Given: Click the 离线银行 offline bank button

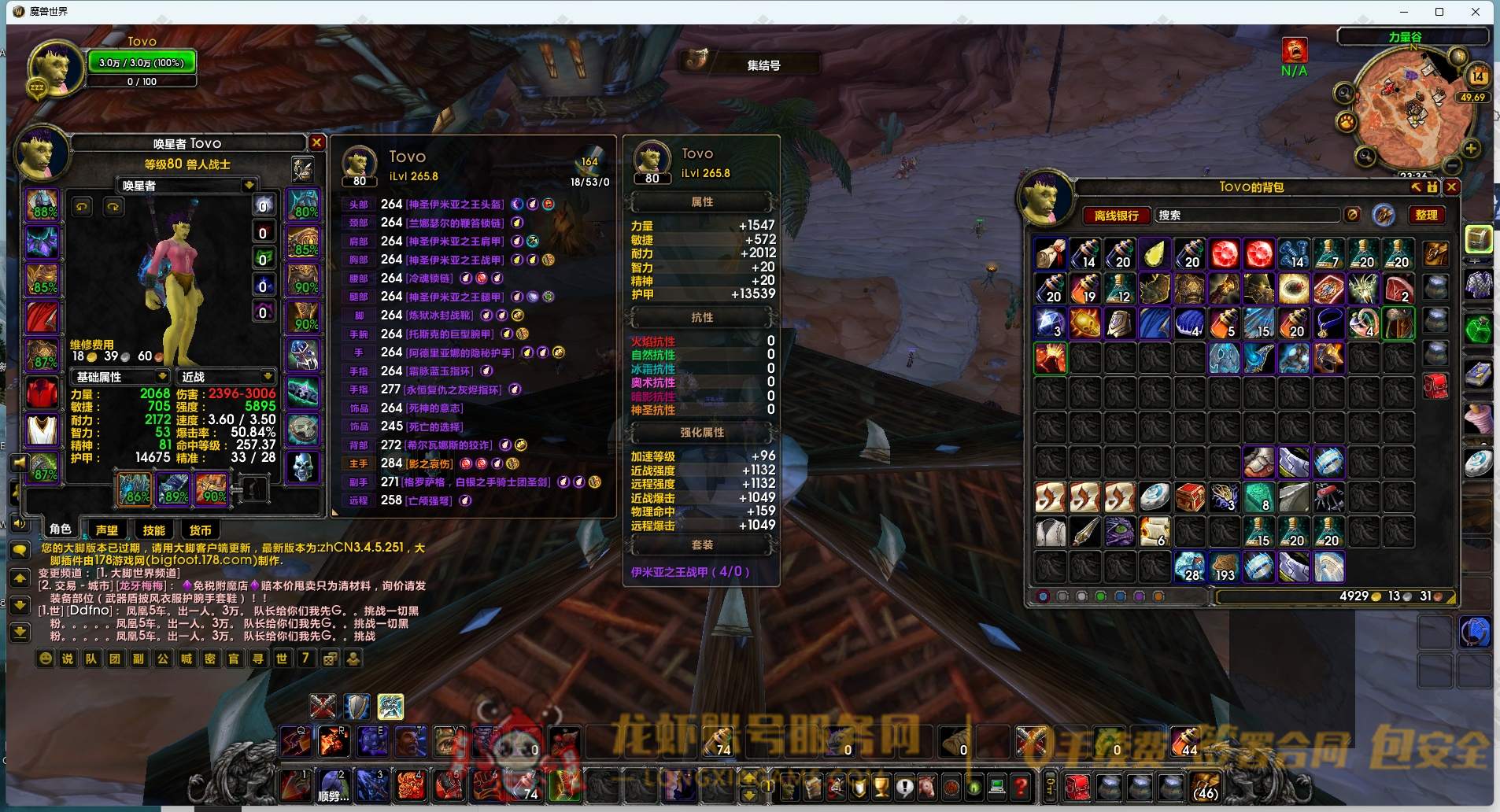Looking at the screenshot, I should [x=1116, y=215].
